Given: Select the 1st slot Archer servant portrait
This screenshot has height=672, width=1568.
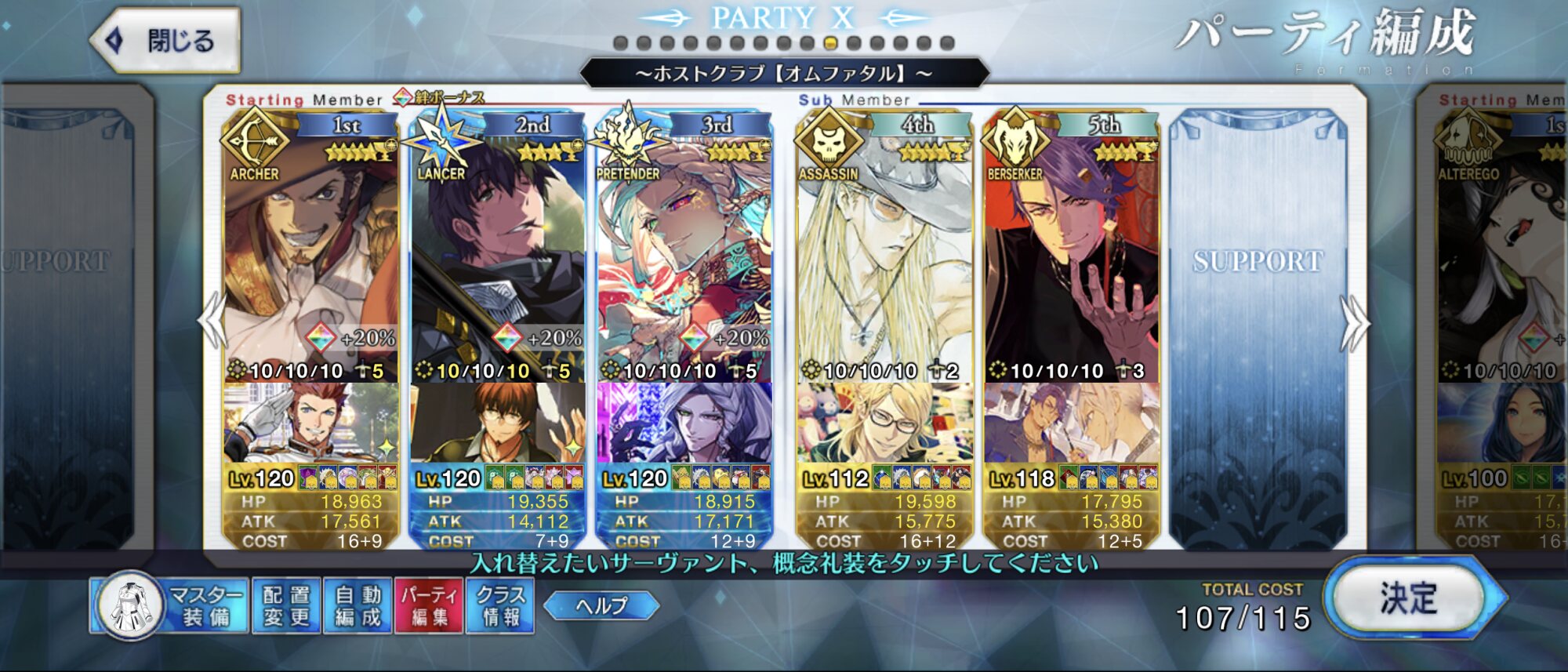Looking at the screenshot, I should 310,251.
